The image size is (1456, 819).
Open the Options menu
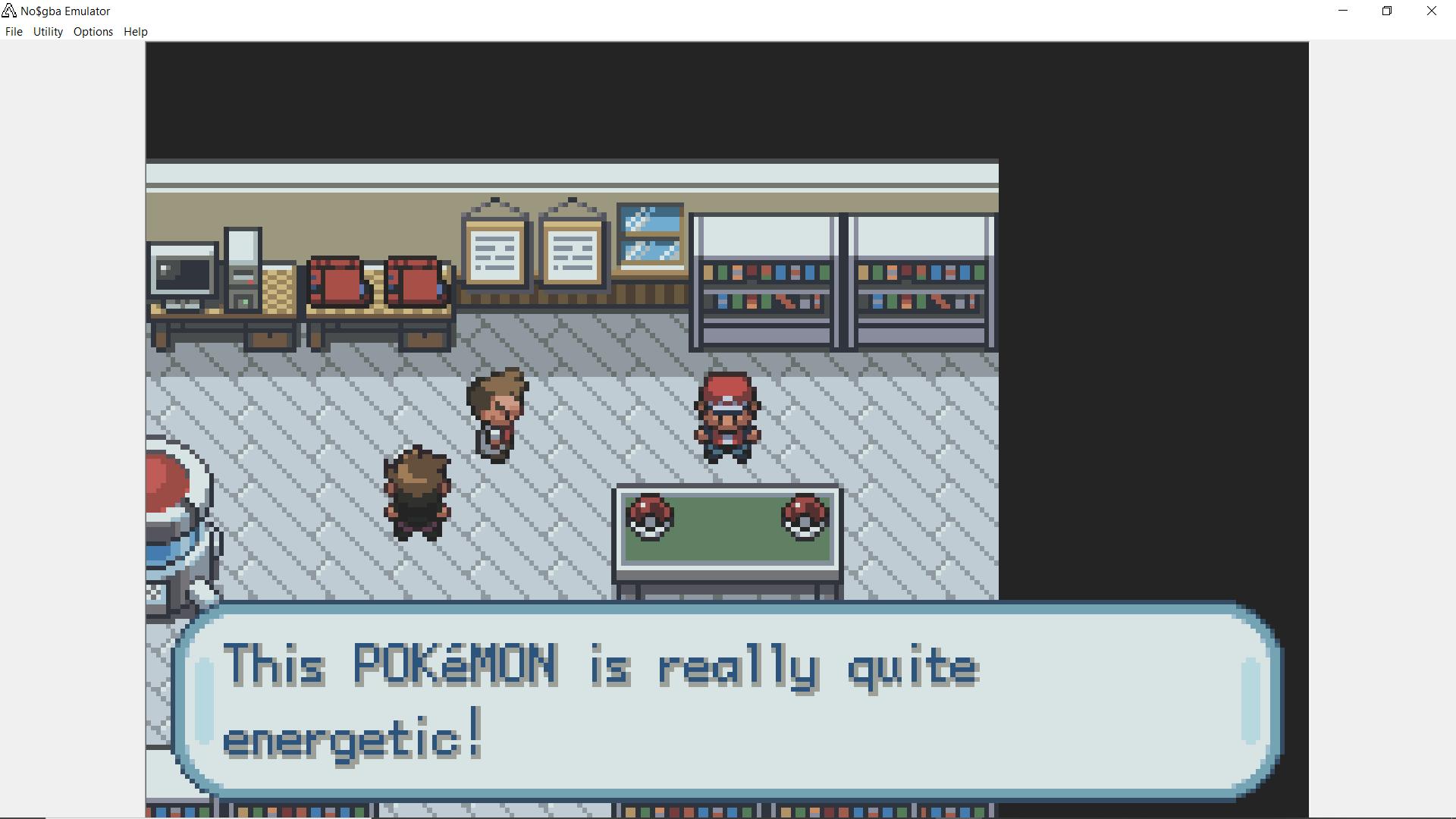(93, 32)
